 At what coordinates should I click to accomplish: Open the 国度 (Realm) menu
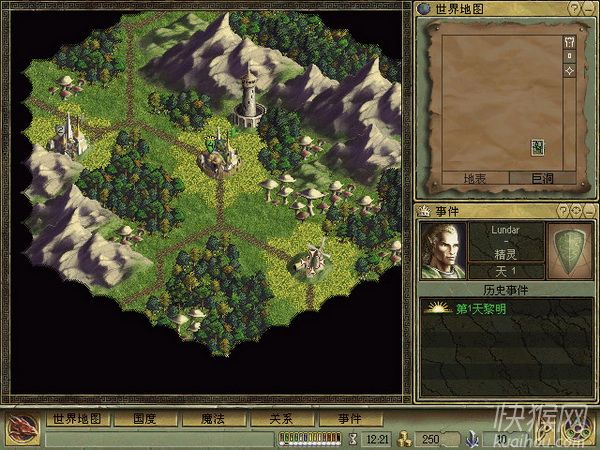point(144,419)
